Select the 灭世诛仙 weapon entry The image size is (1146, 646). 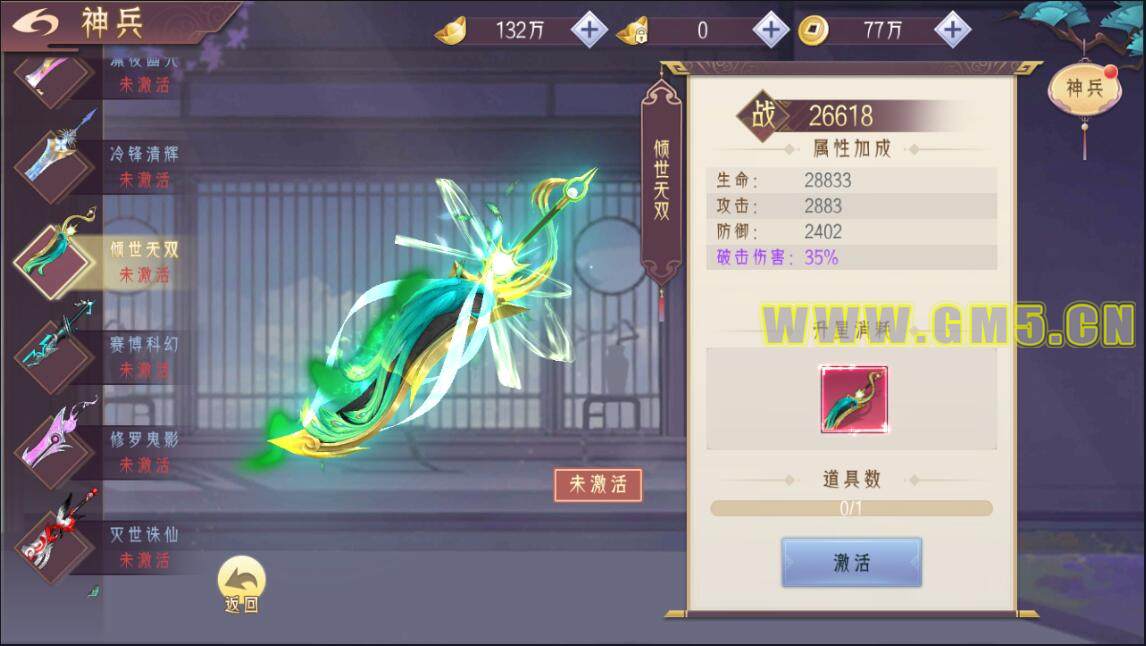click(x=100, y=545)
